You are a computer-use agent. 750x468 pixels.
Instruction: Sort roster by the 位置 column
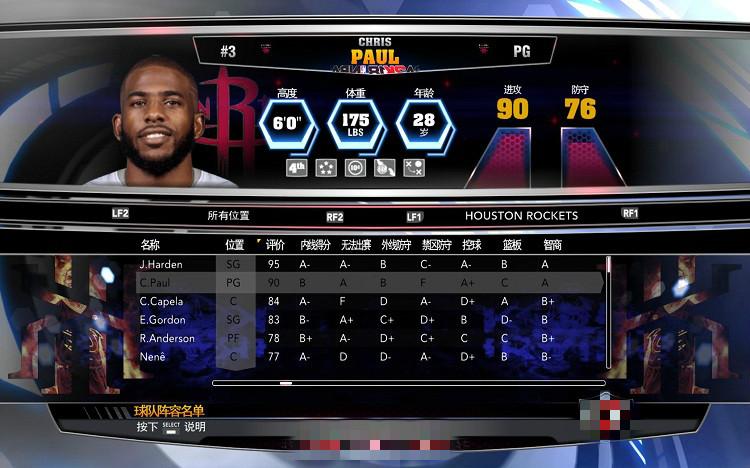tap(235, 244)
